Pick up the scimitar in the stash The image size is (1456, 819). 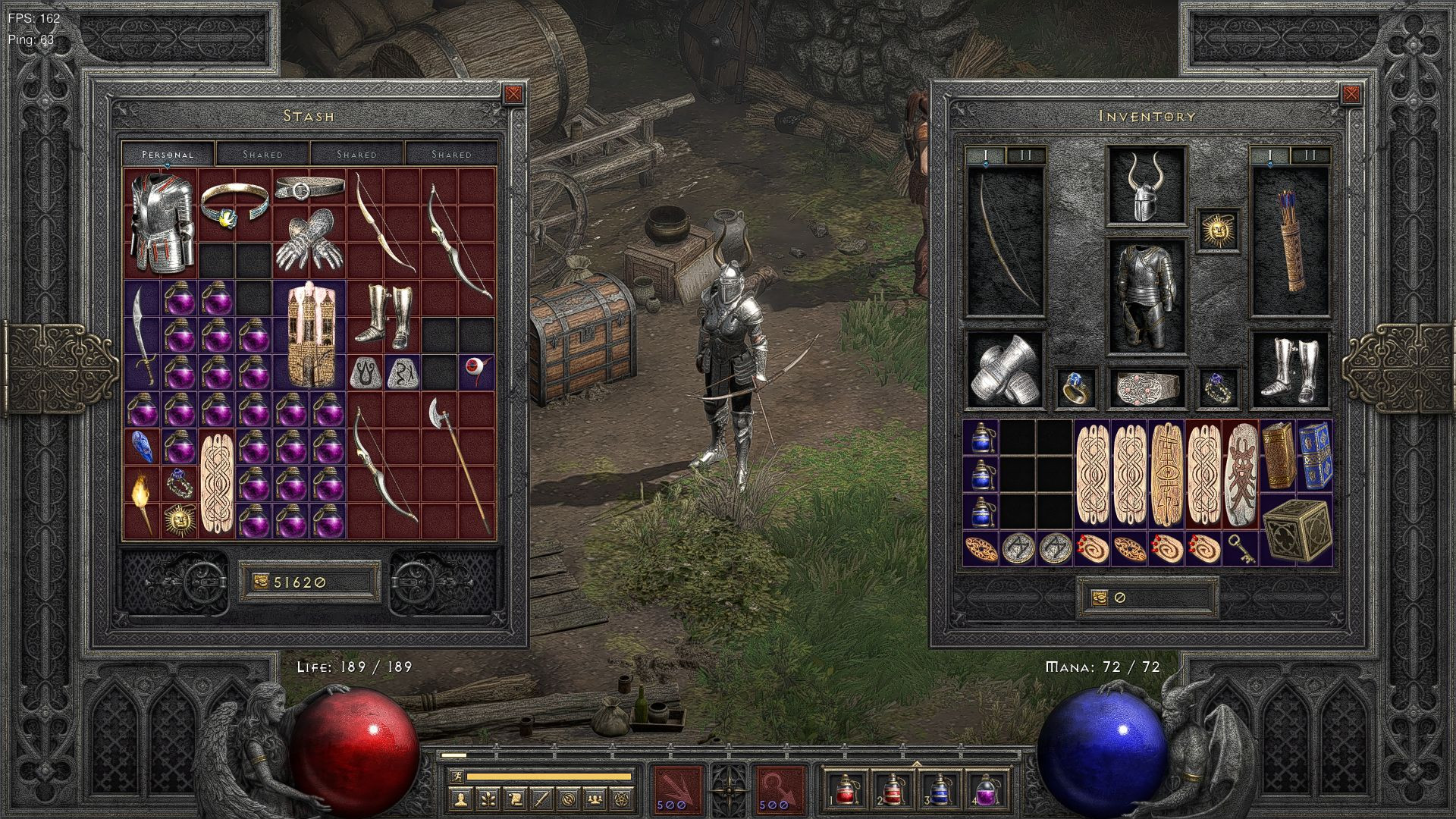[142, 334]
